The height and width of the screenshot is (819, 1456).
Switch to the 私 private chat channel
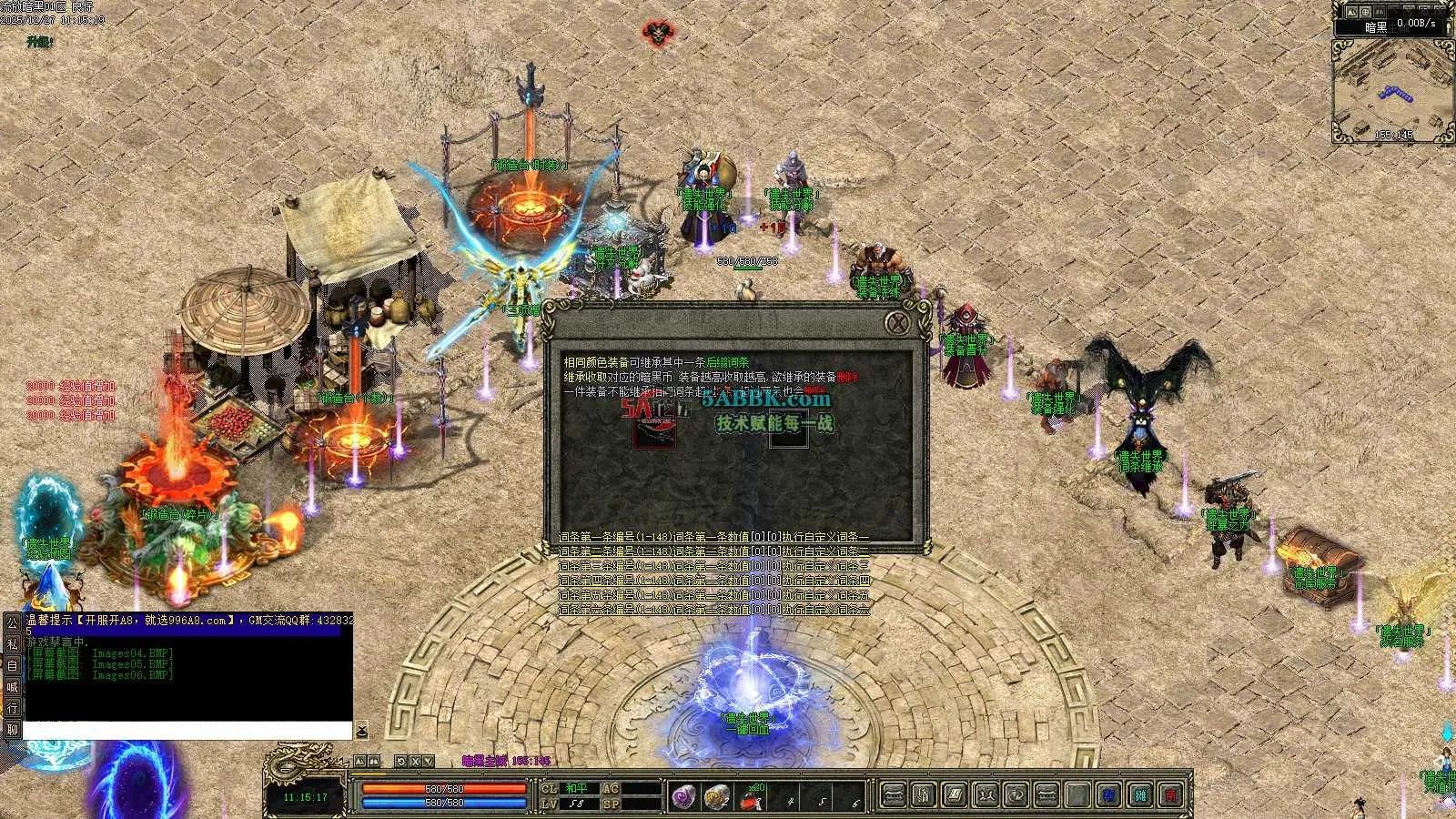pos(12,644)
